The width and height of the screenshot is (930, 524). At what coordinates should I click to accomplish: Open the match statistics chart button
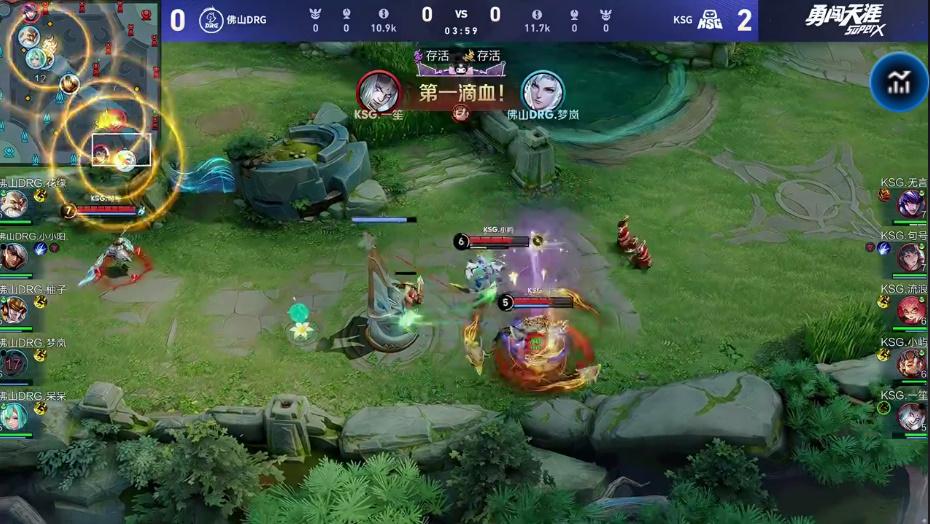(x=898, y=82)
